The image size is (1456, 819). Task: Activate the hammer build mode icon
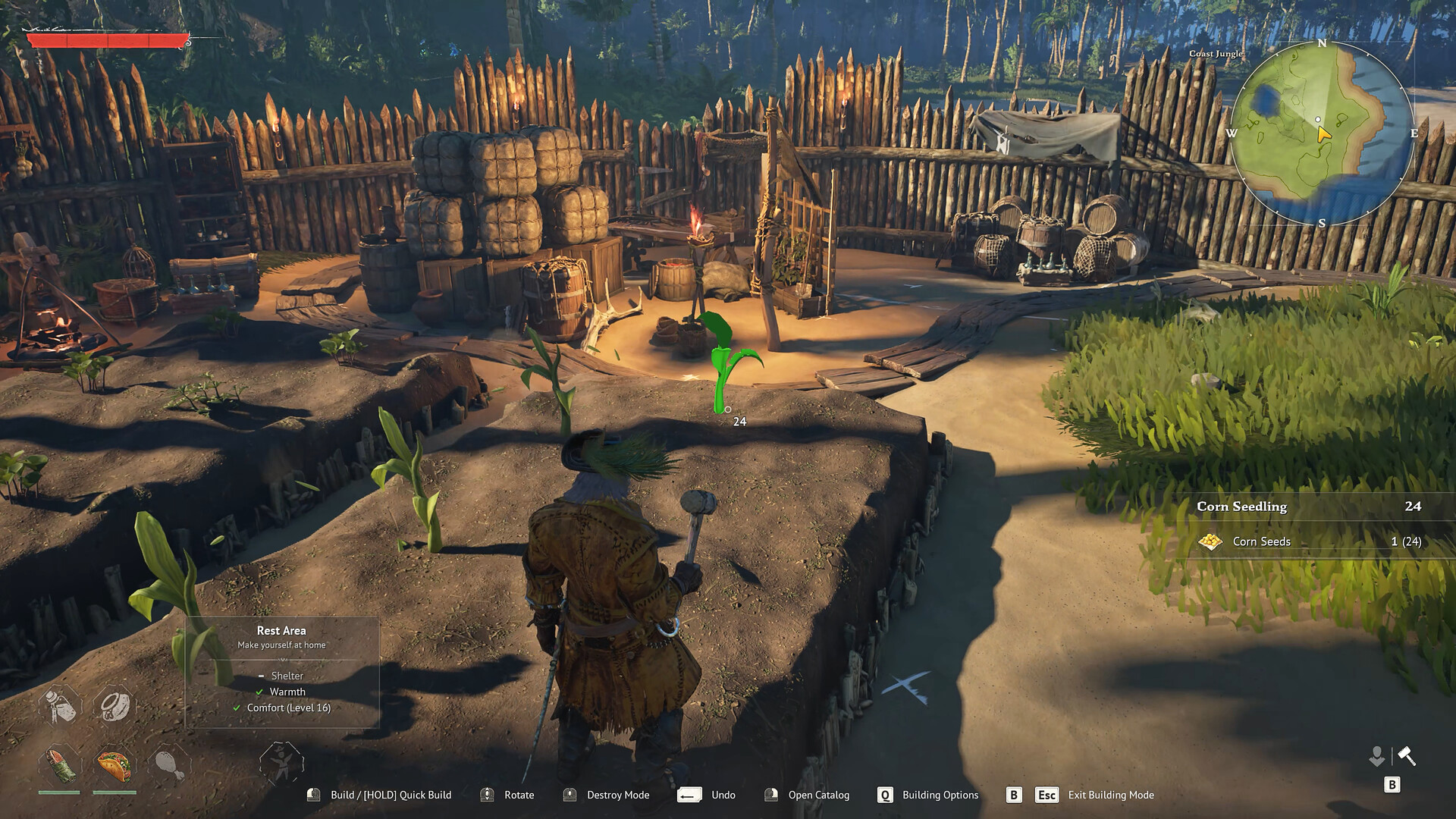coord(1407,756)
